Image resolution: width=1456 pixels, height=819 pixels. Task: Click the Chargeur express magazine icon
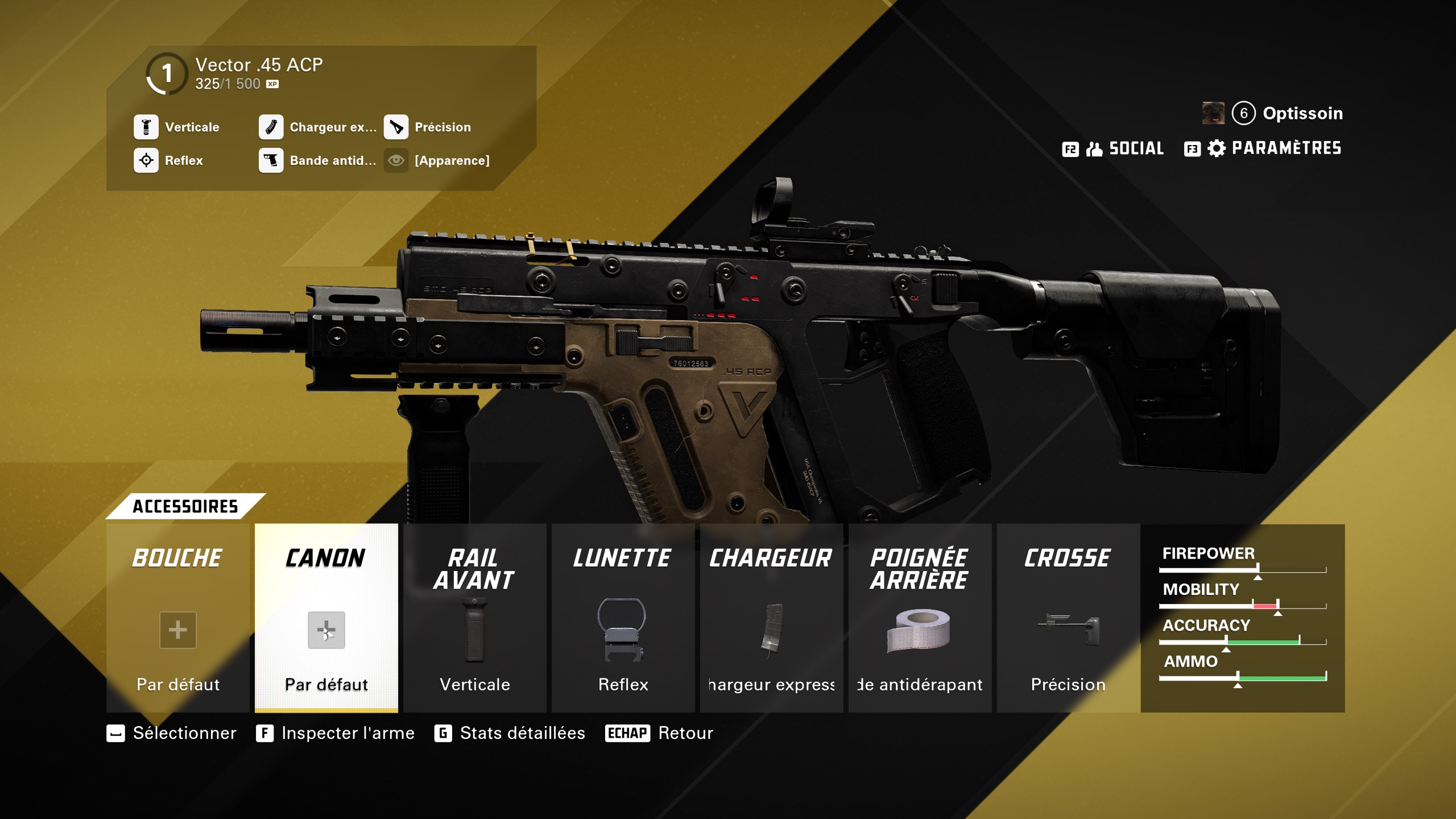pos(271,127)
